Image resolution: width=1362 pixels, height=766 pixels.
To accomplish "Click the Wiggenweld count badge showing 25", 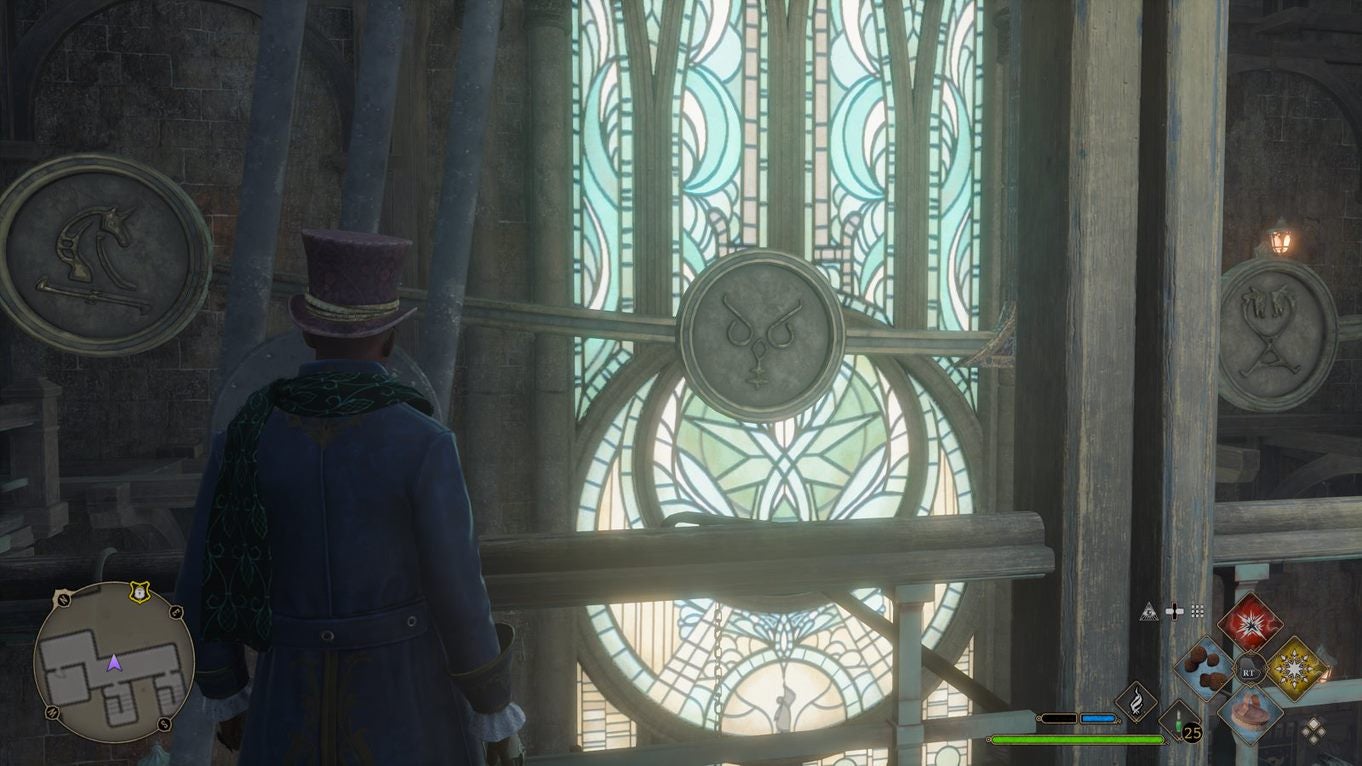I will point(1193,731).
